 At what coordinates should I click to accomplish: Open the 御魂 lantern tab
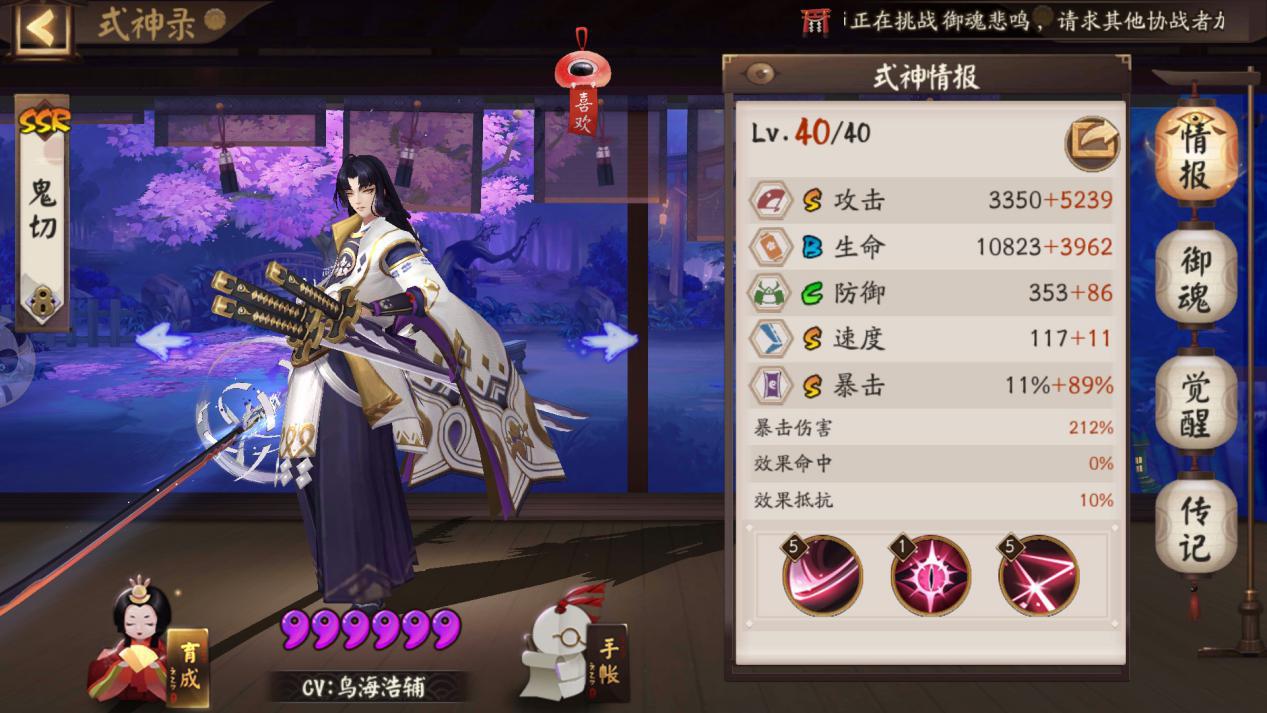(x=1195, y=280)
